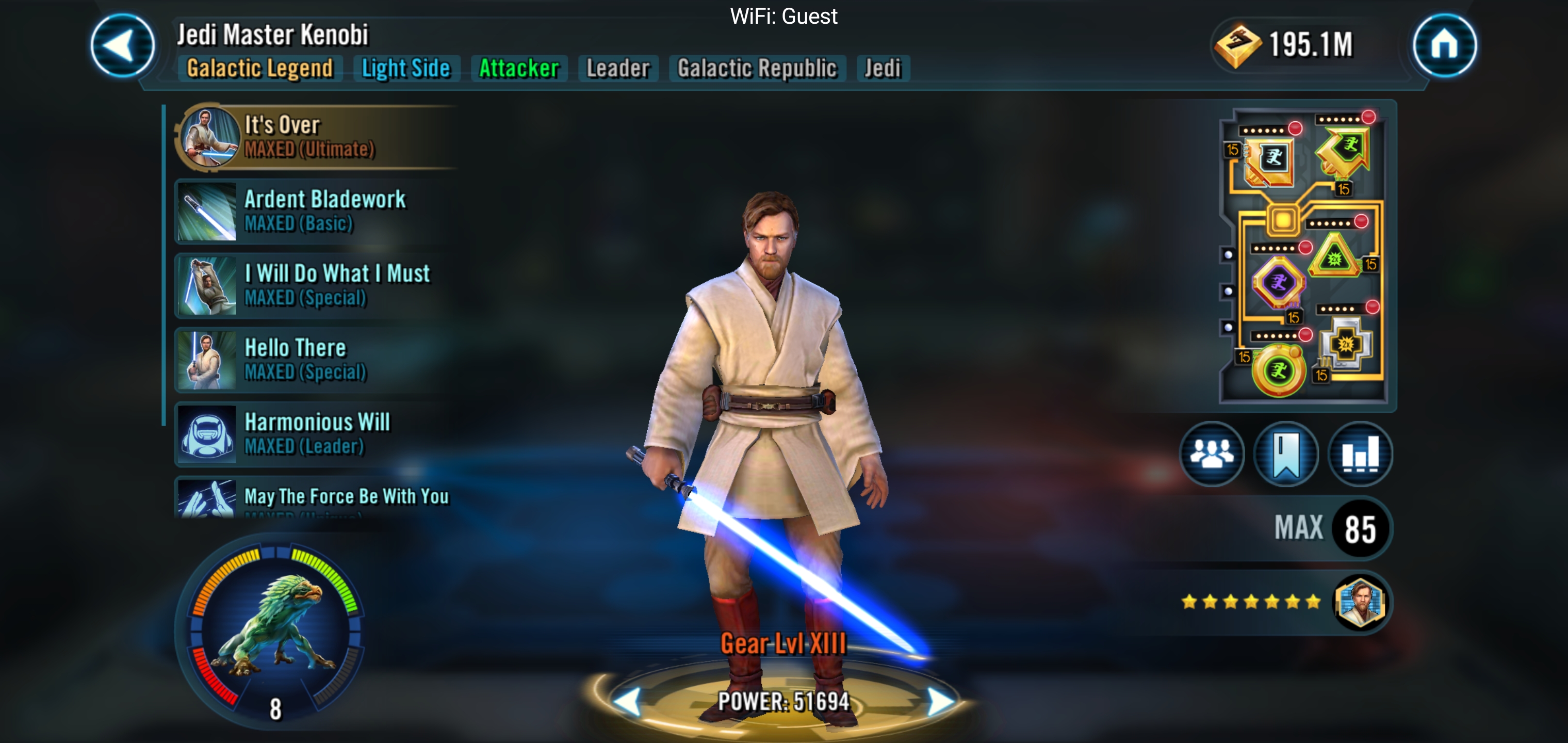View I Will Do What I Must

pos(317,286)
